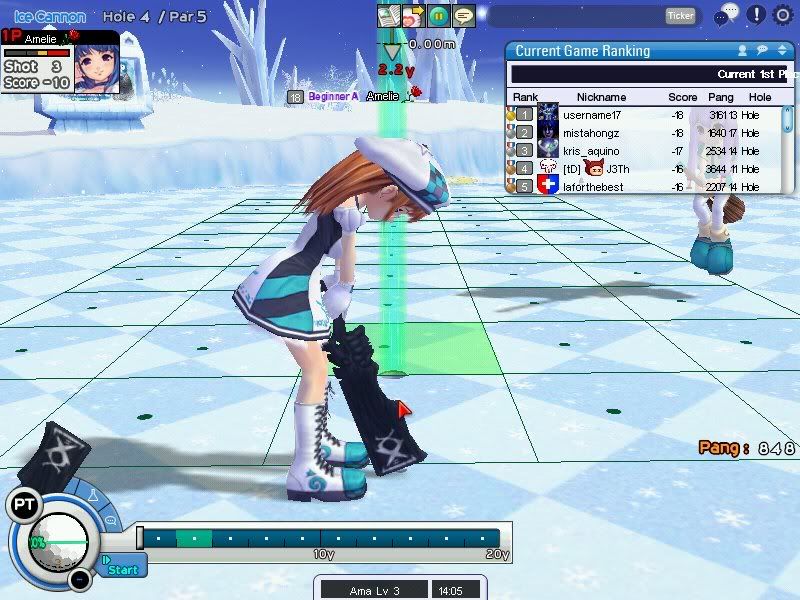The height and width of the screenshot is (600, 800).
Task: Pause using the green pause button
Action: point(439,16)
